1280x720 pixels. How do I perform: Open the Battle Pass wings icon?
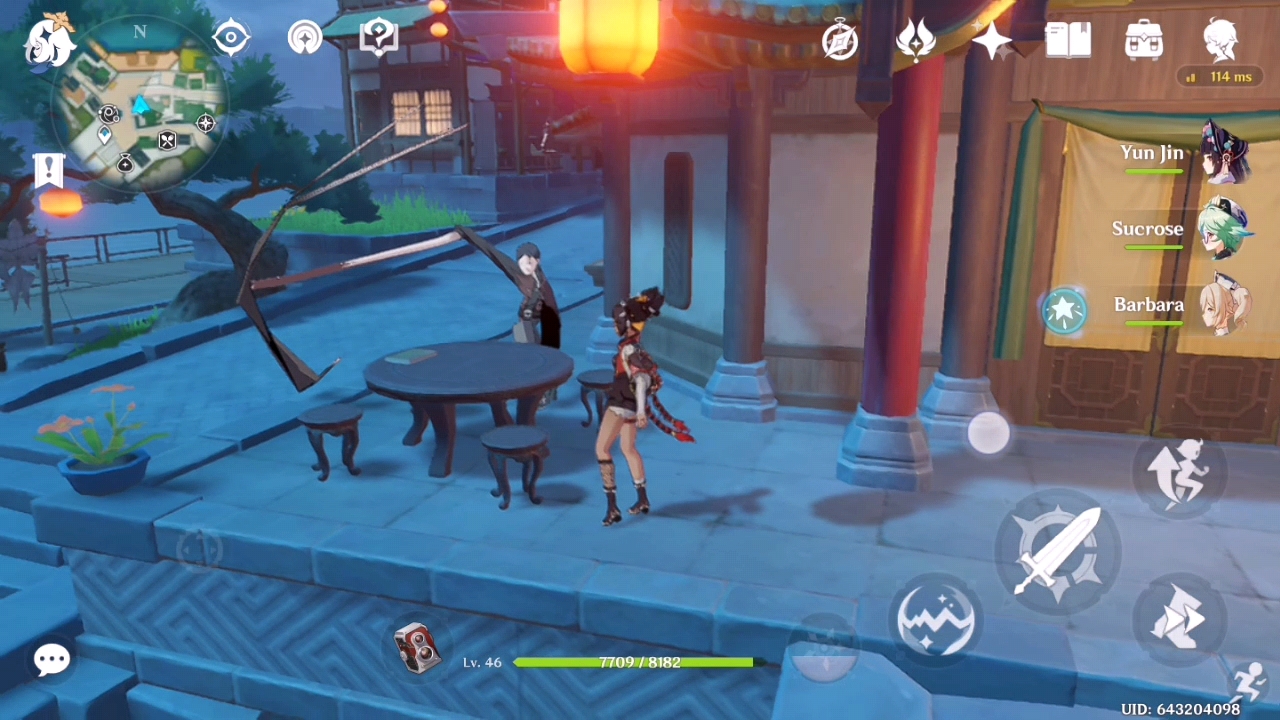917,40
